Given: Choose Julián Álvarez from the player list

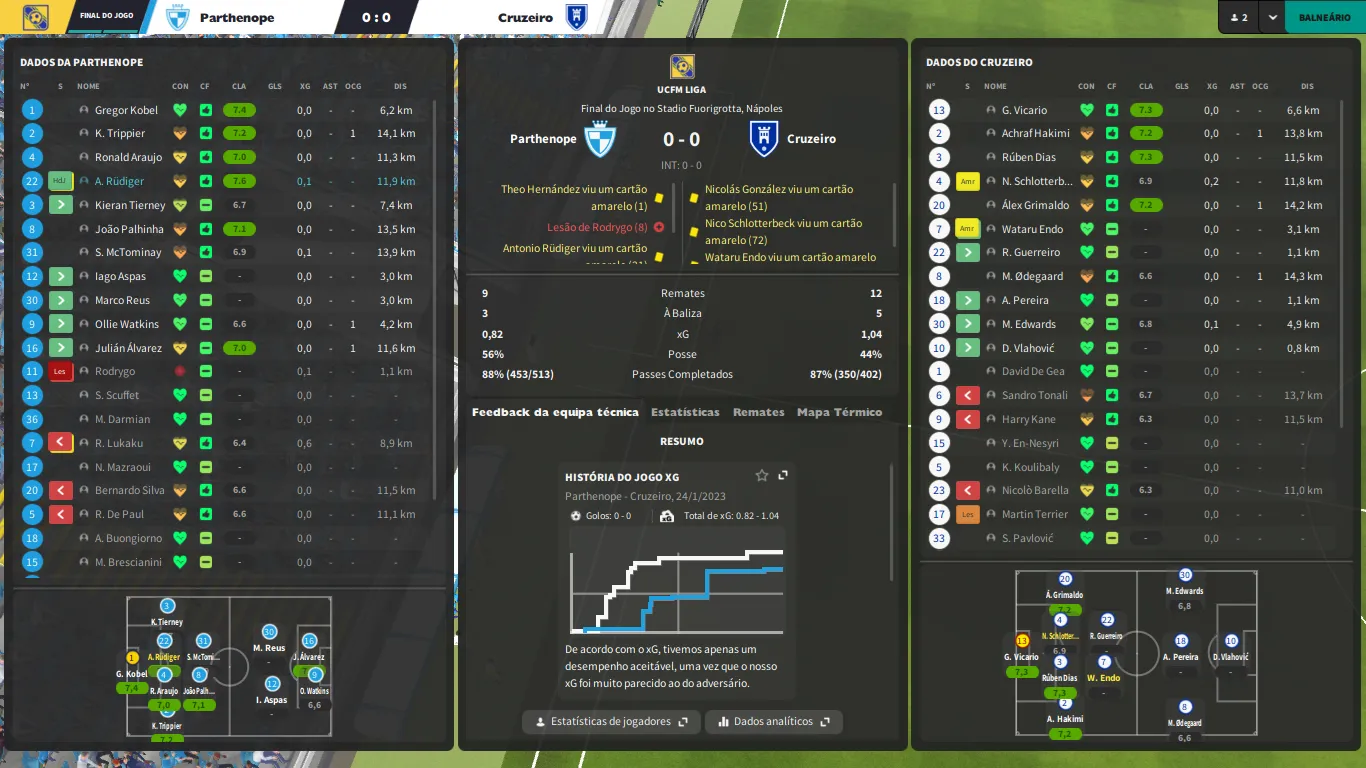Looking at the screenshot, I should point(129,348).
